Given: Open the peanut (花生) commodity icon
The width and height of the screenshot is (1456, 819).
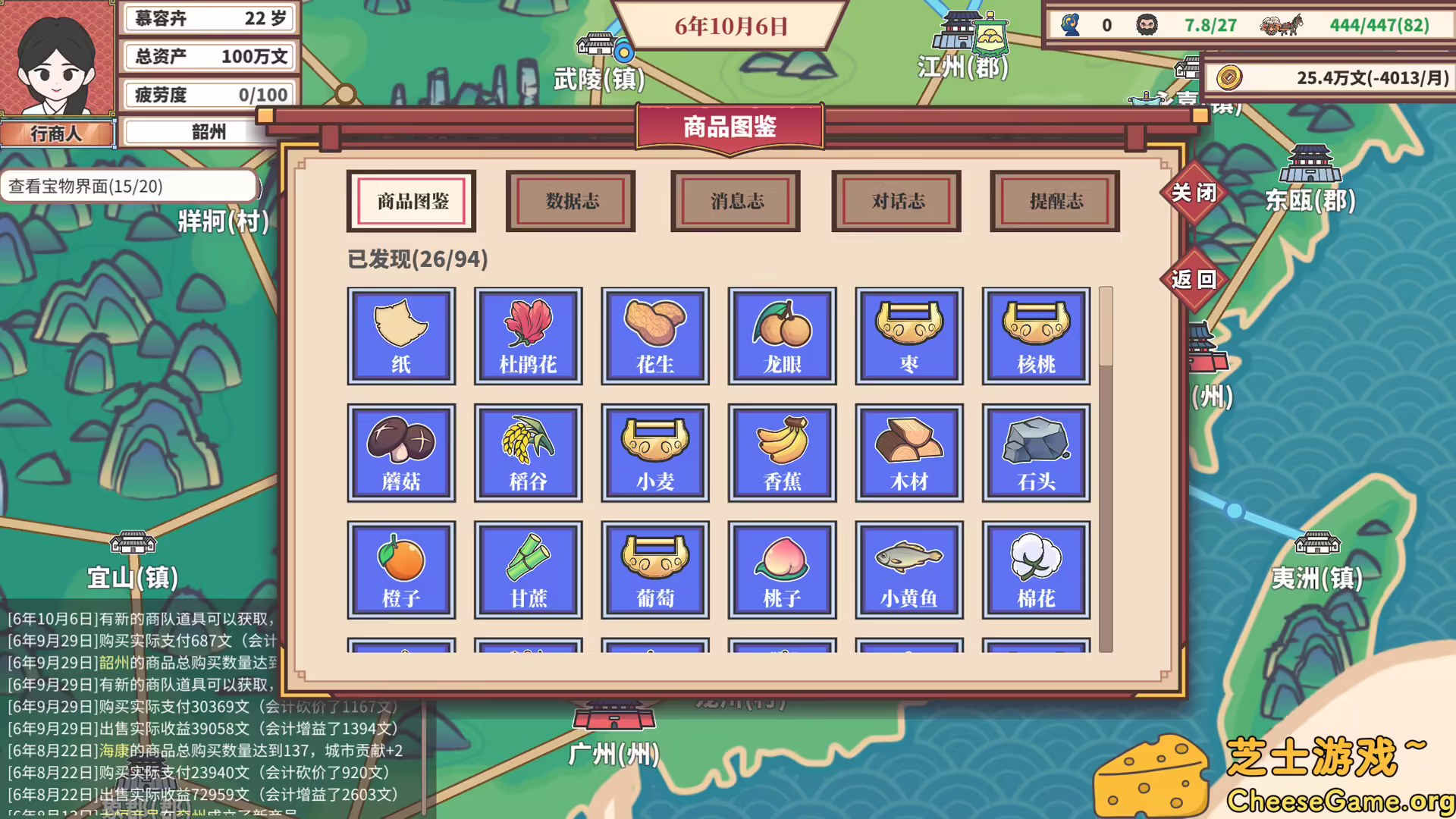Looking at the screenshot, I should pos(655,336).
